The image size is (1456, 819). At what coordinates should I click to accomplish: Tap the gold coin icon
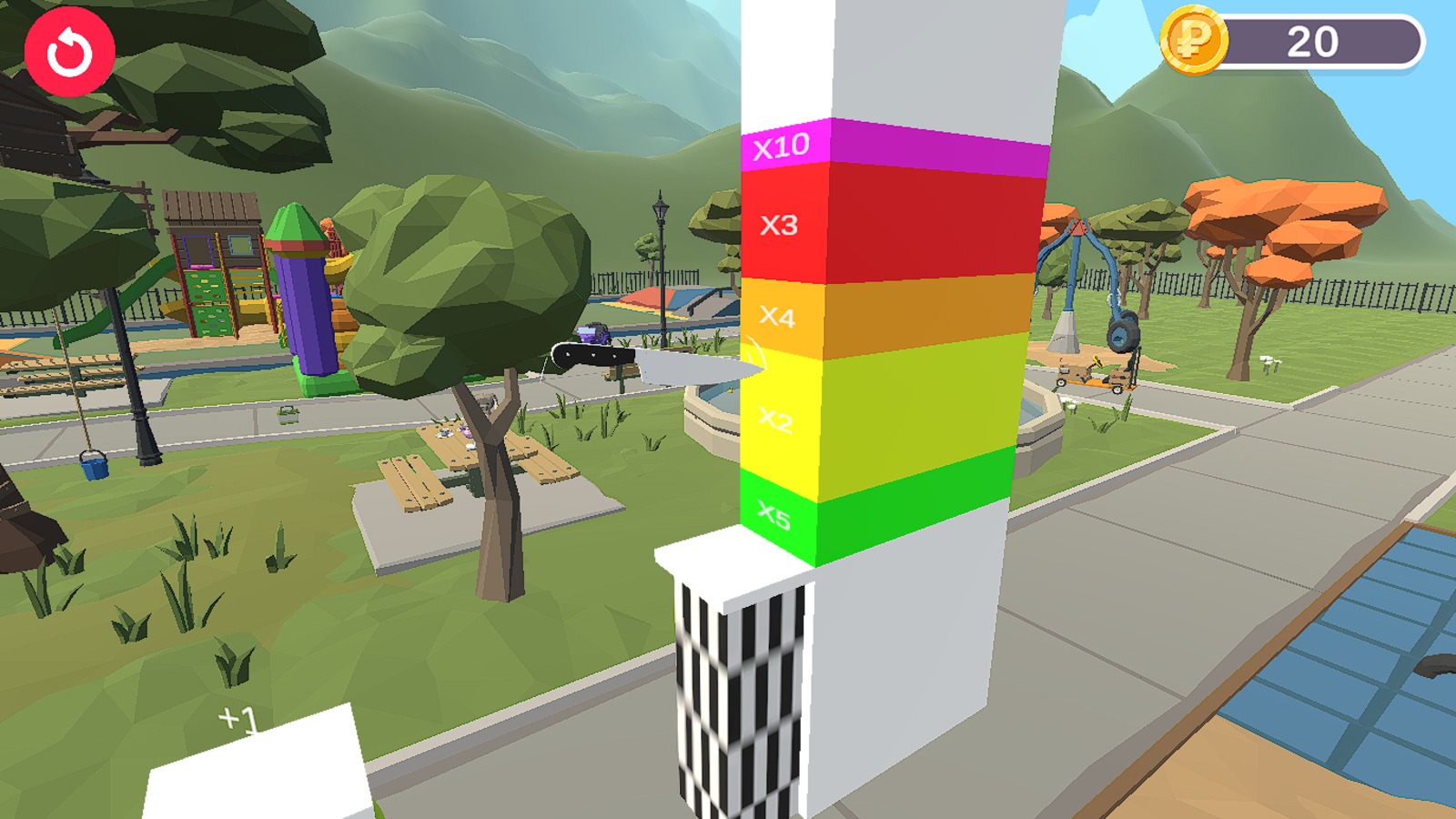1192,41
